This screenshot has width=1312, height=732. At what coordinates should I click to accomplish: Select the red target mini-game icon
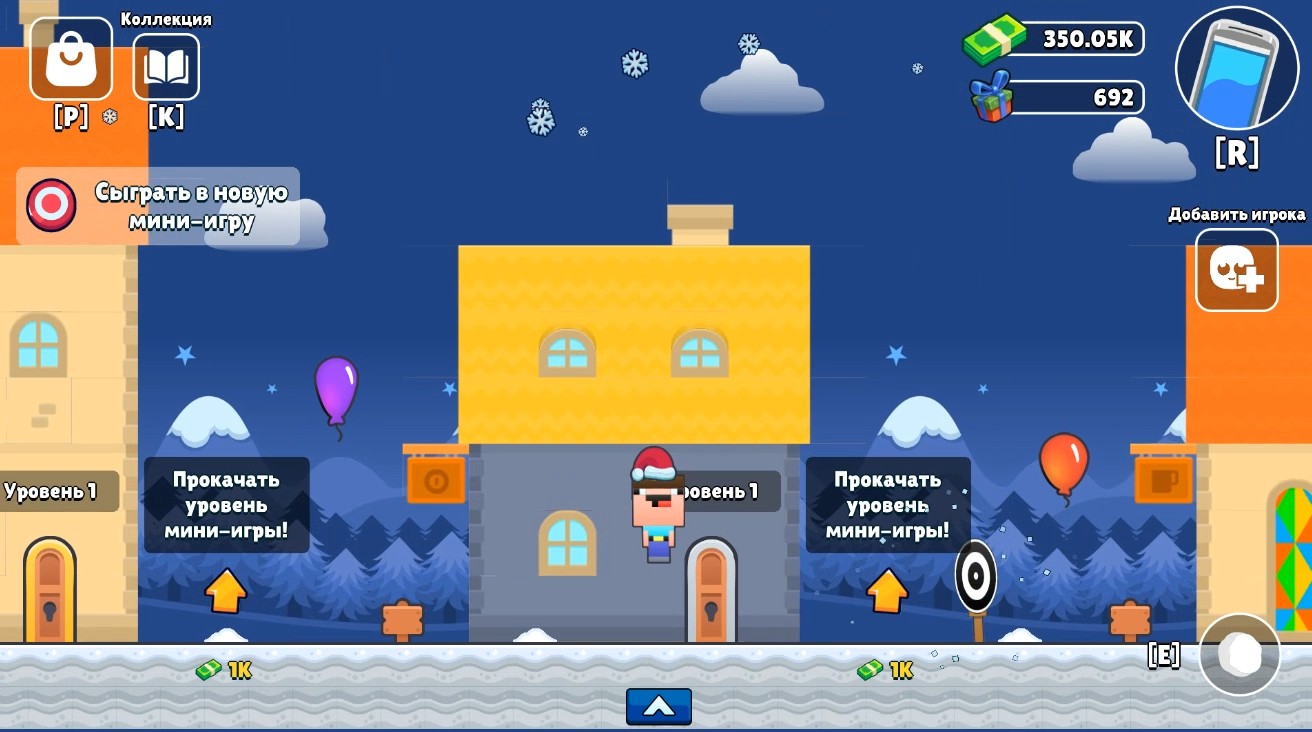tap(50, 205)
